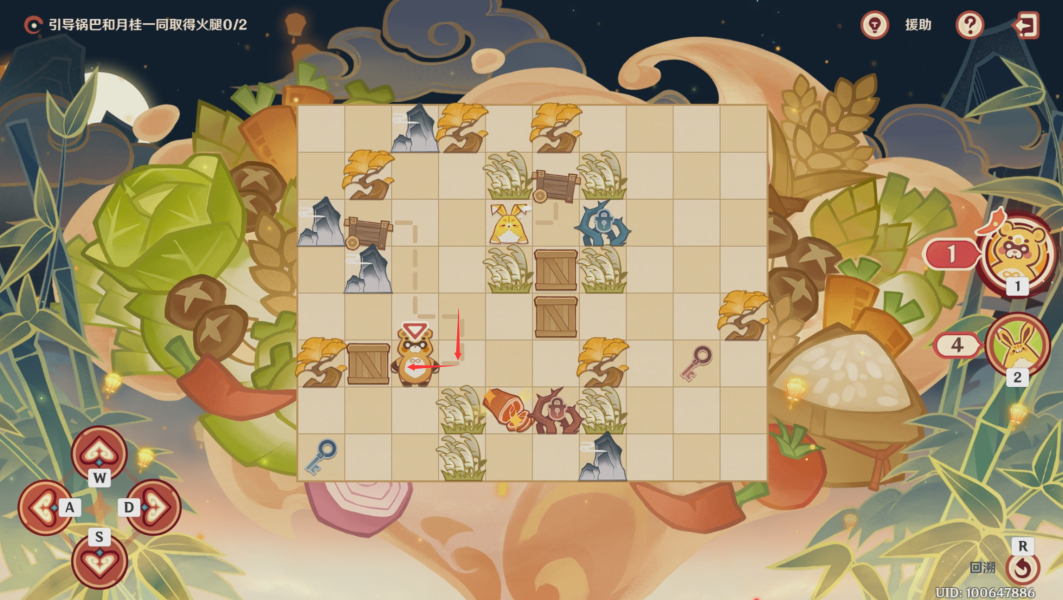
Task: Open the question mark help button
Action: (x=969, y=25)
